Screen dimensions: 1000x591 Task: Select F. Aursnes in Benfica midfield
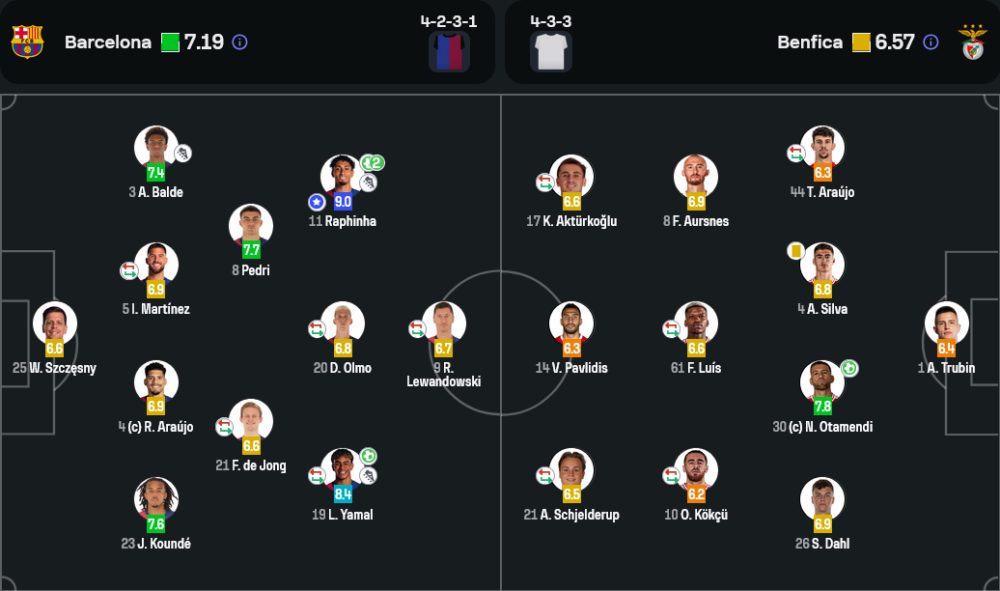[x=696, y=178]
